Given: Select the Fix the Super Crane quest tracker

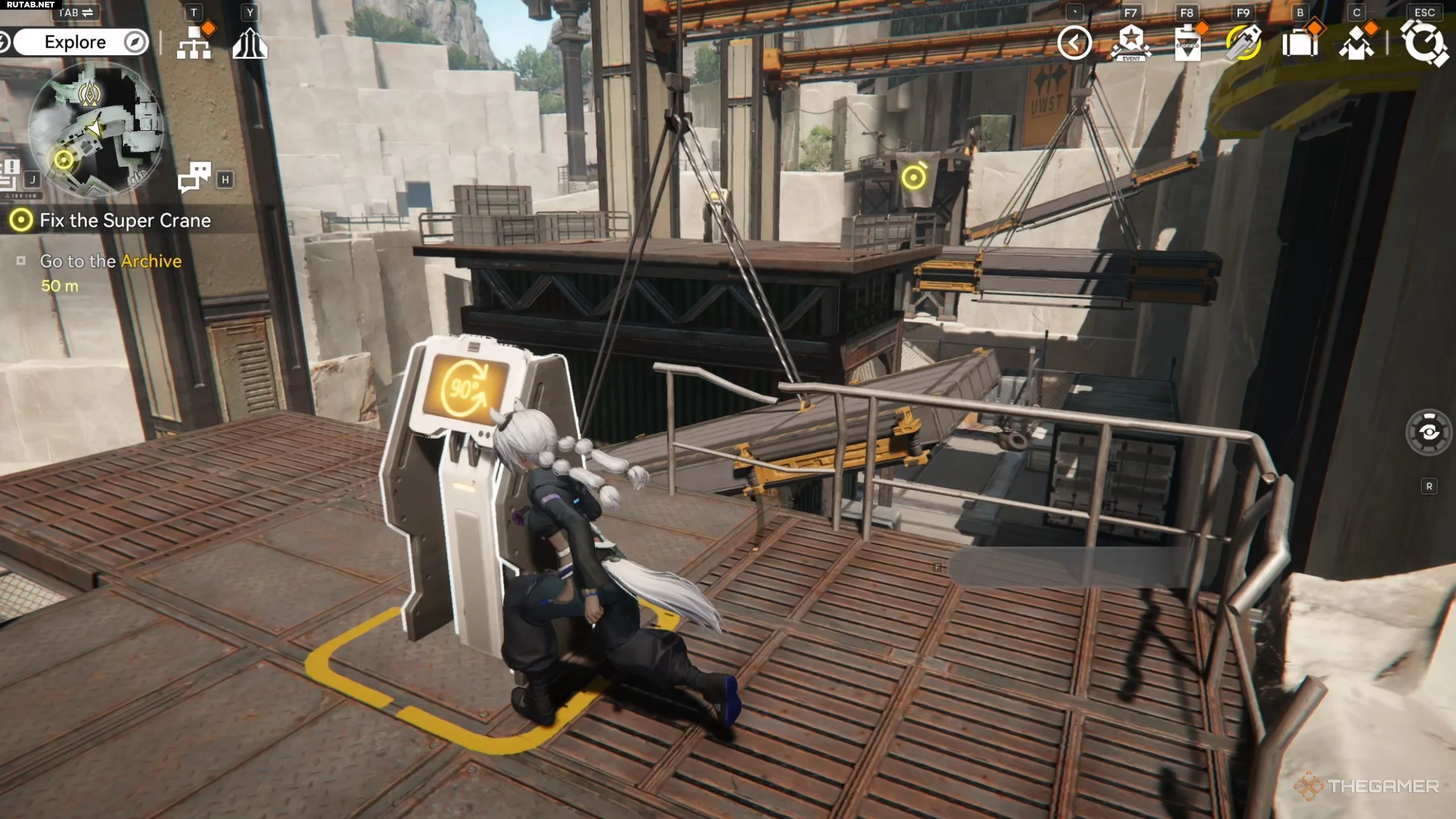Looking at the screenshot, I should pos(125,221).
